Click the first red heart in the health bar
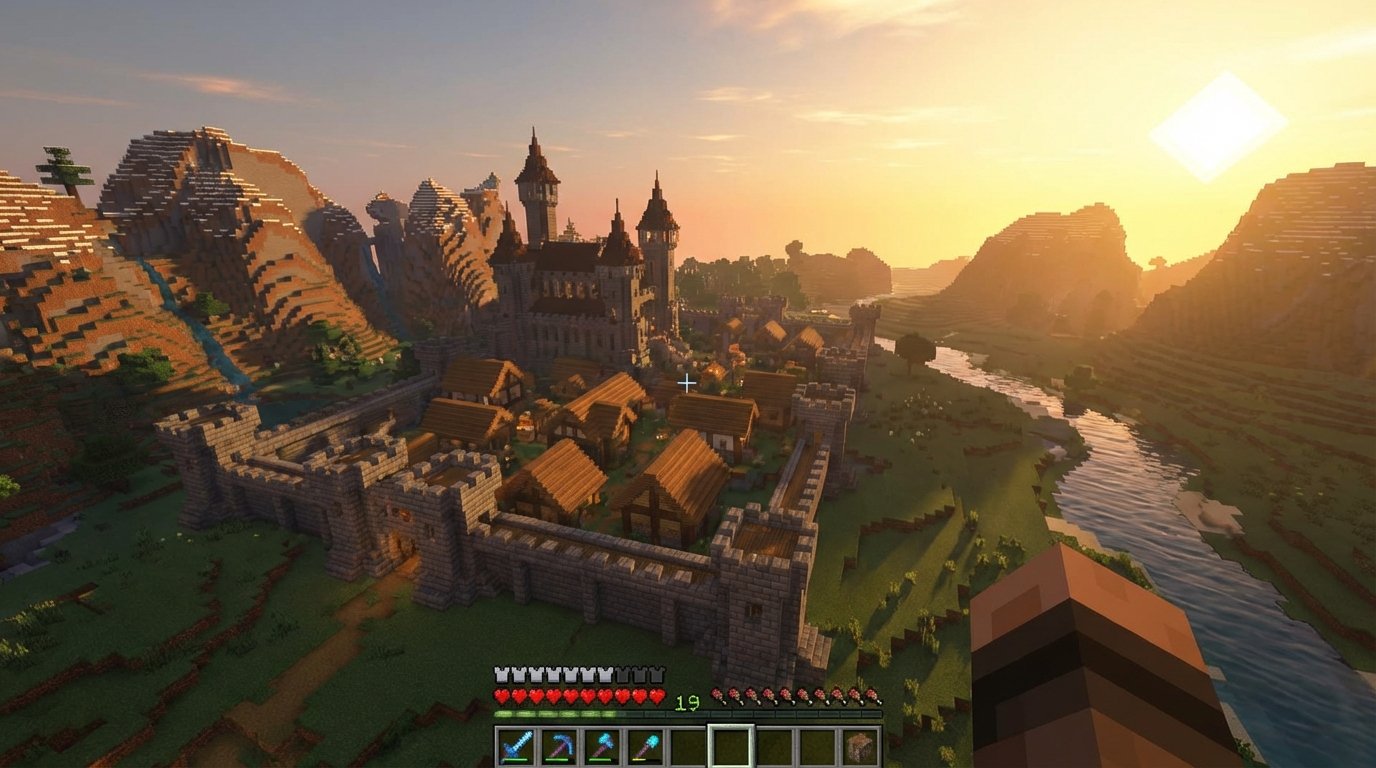The width and height of the screenshot is (1376, 768). pyautogui.click(x=500, y=697)
